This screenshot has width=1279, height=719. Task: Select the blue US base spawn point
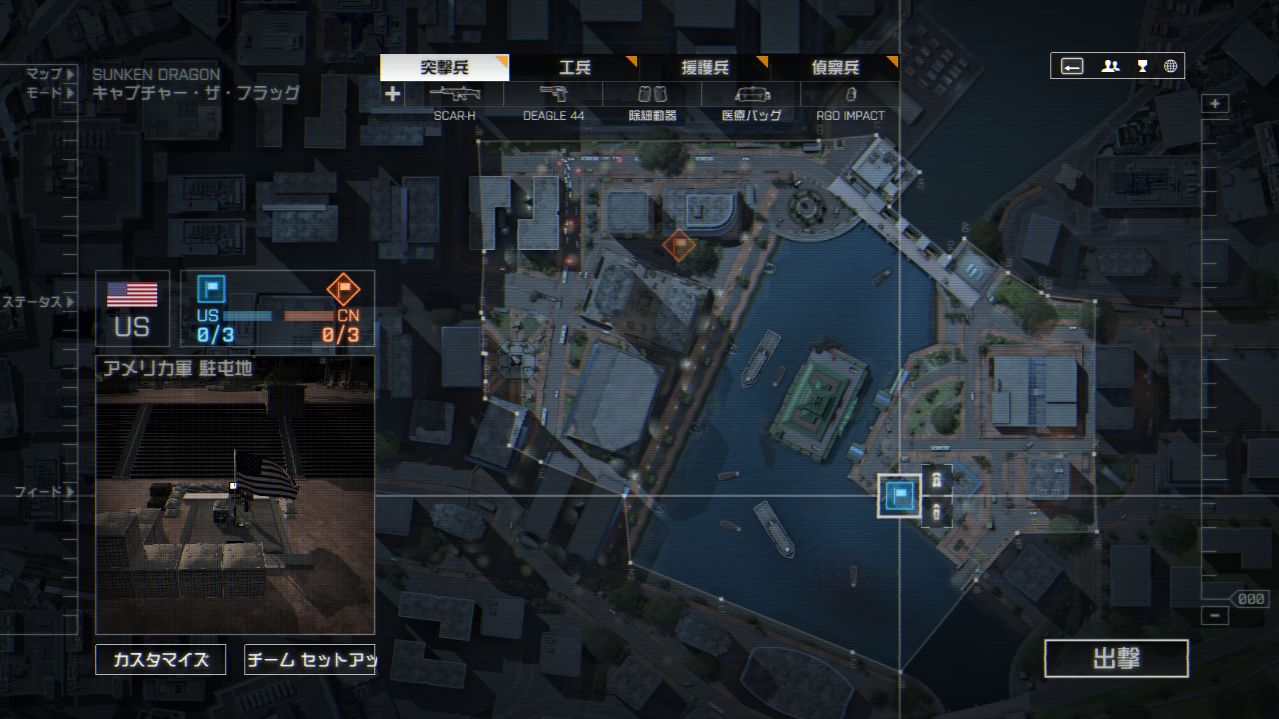900,495
